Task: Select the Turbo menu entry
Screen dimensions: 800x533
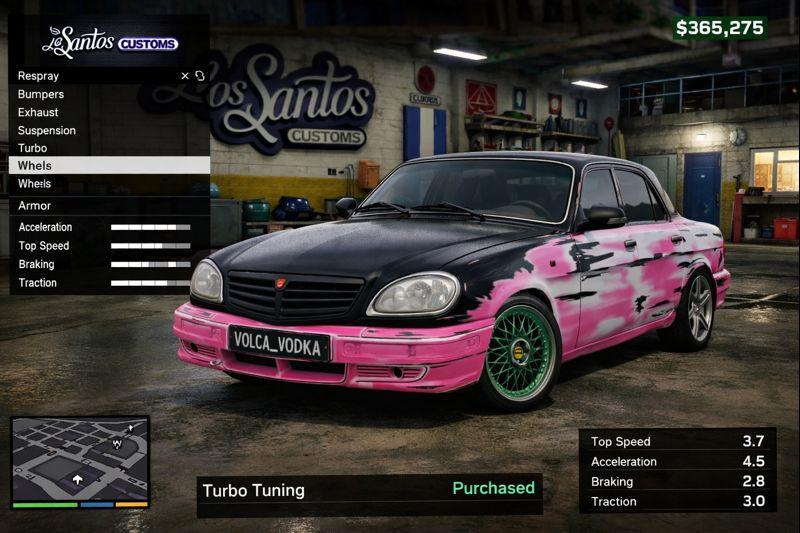Action: tap(32, 148)
